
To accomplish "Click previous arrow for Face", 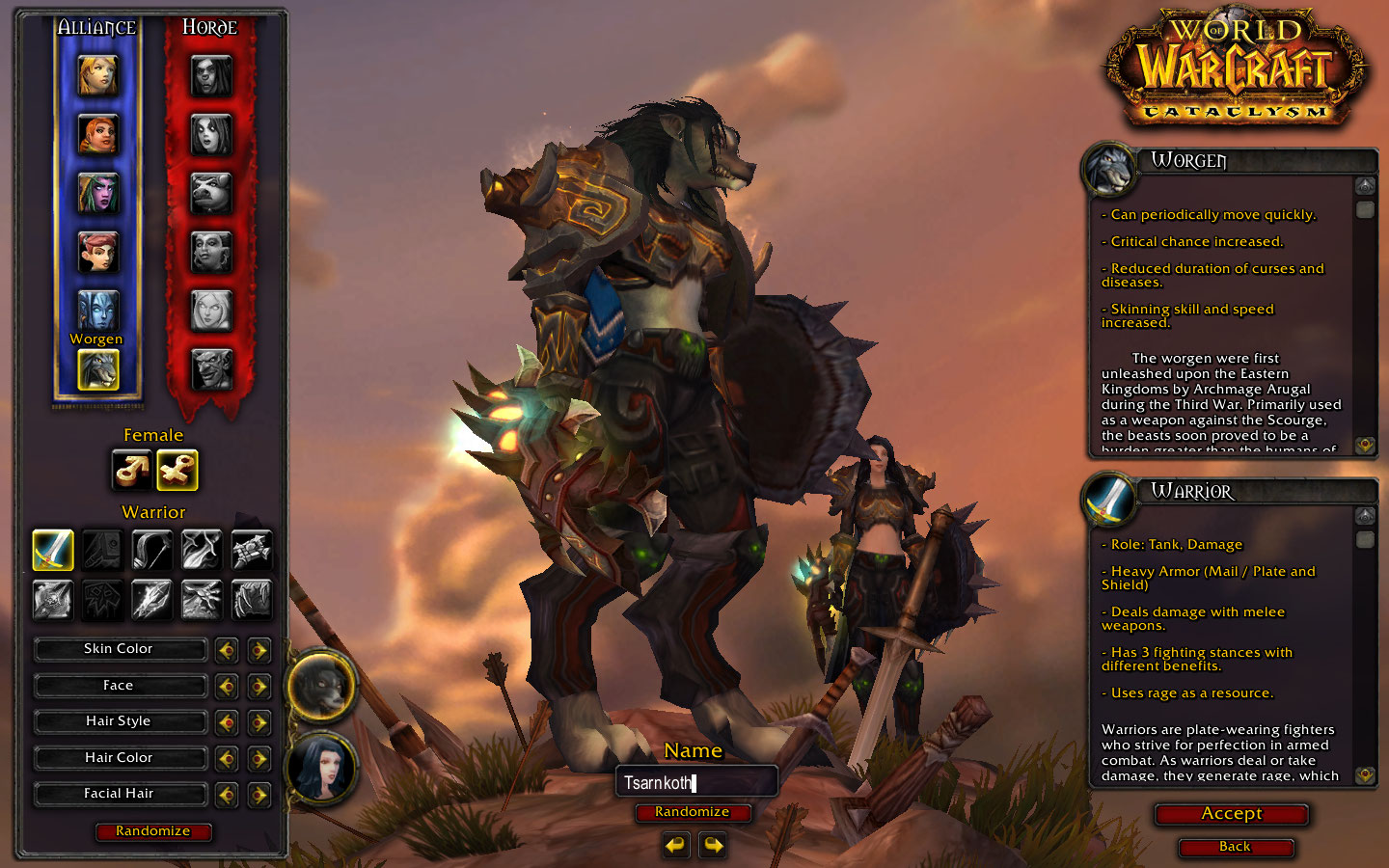I will tap(227, 687).
